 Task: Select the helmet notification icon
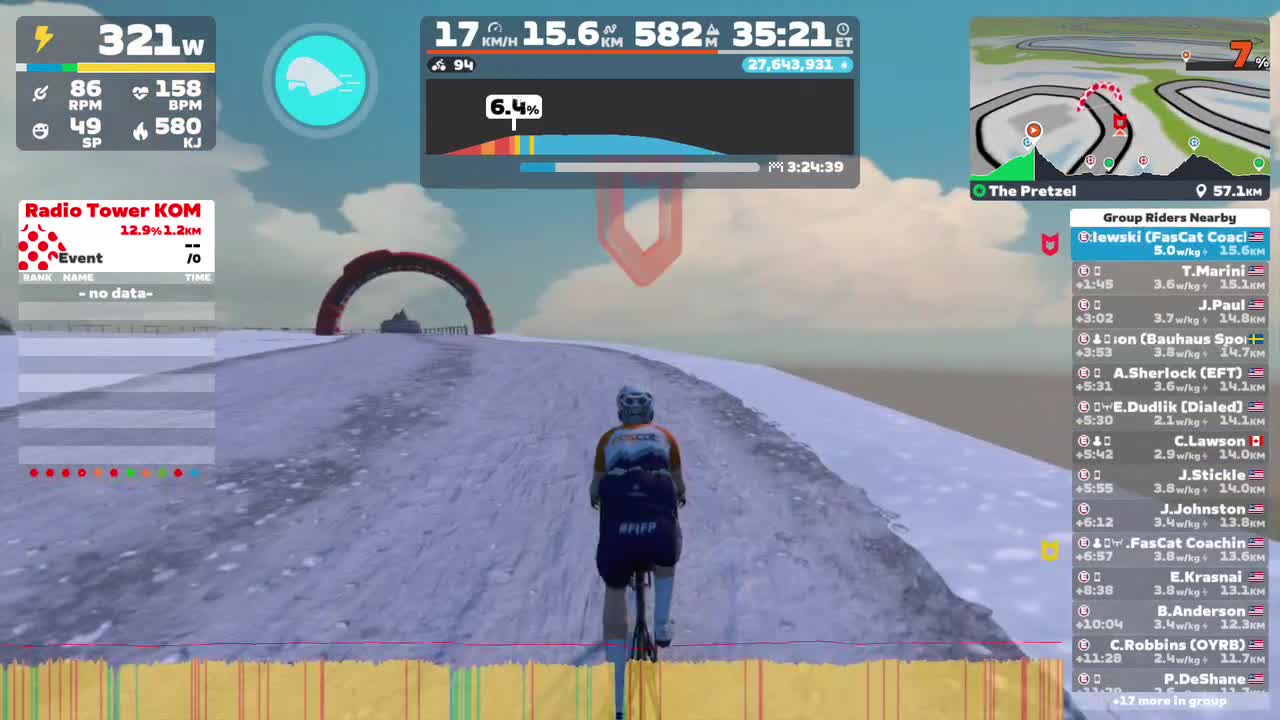(x=320, y=80)
